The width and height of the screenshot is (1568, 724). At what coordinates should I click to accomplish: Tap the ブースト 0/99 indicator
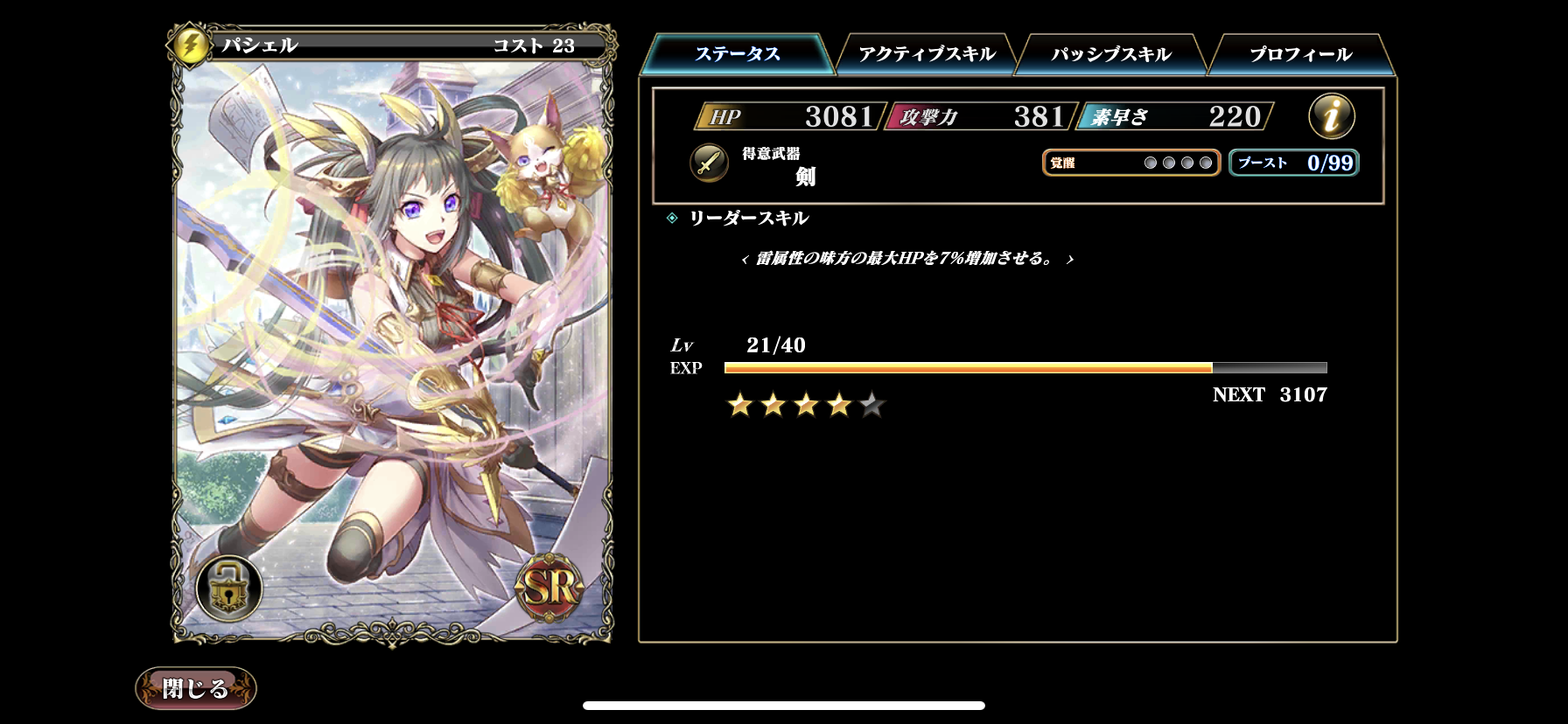tap(1292, 162)
